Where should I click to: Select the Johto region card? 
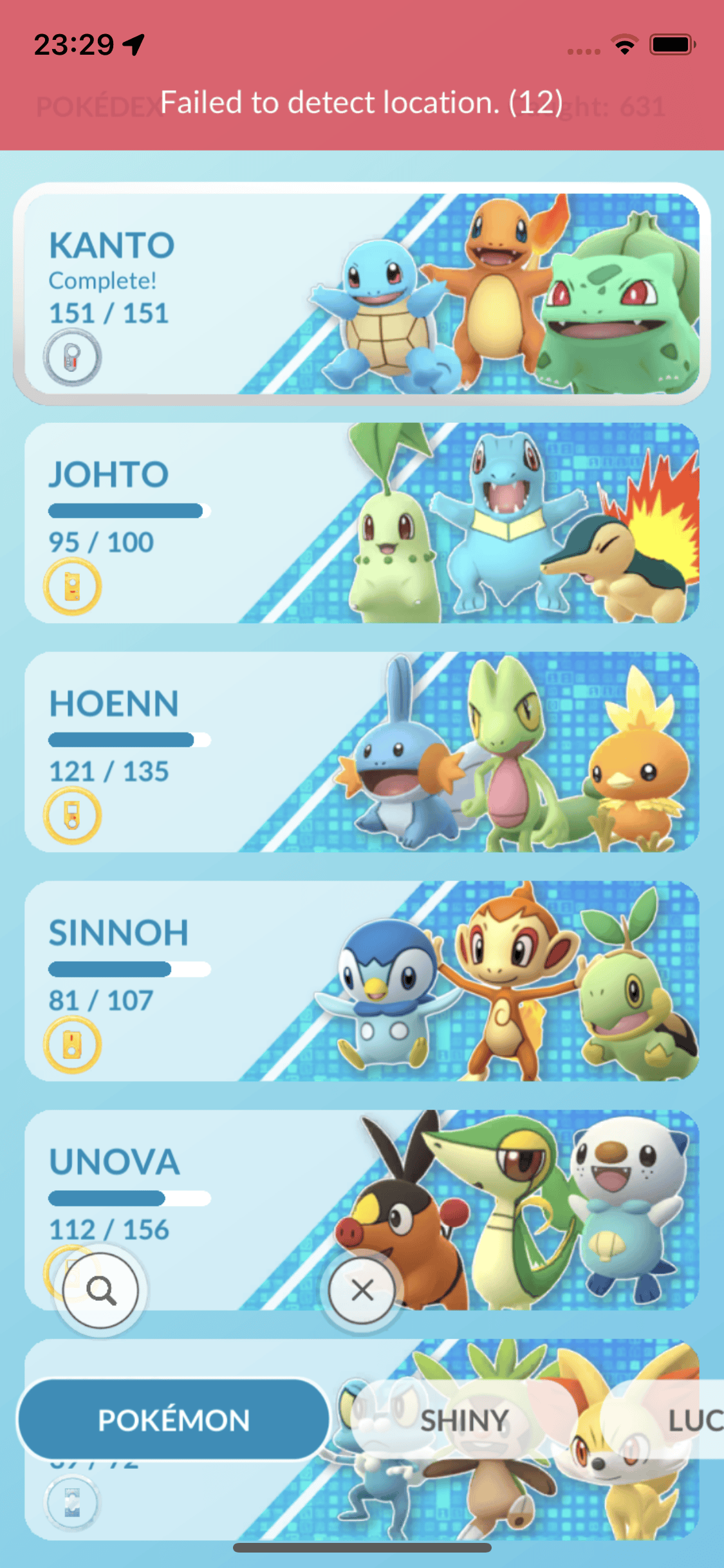pos(362,523)
